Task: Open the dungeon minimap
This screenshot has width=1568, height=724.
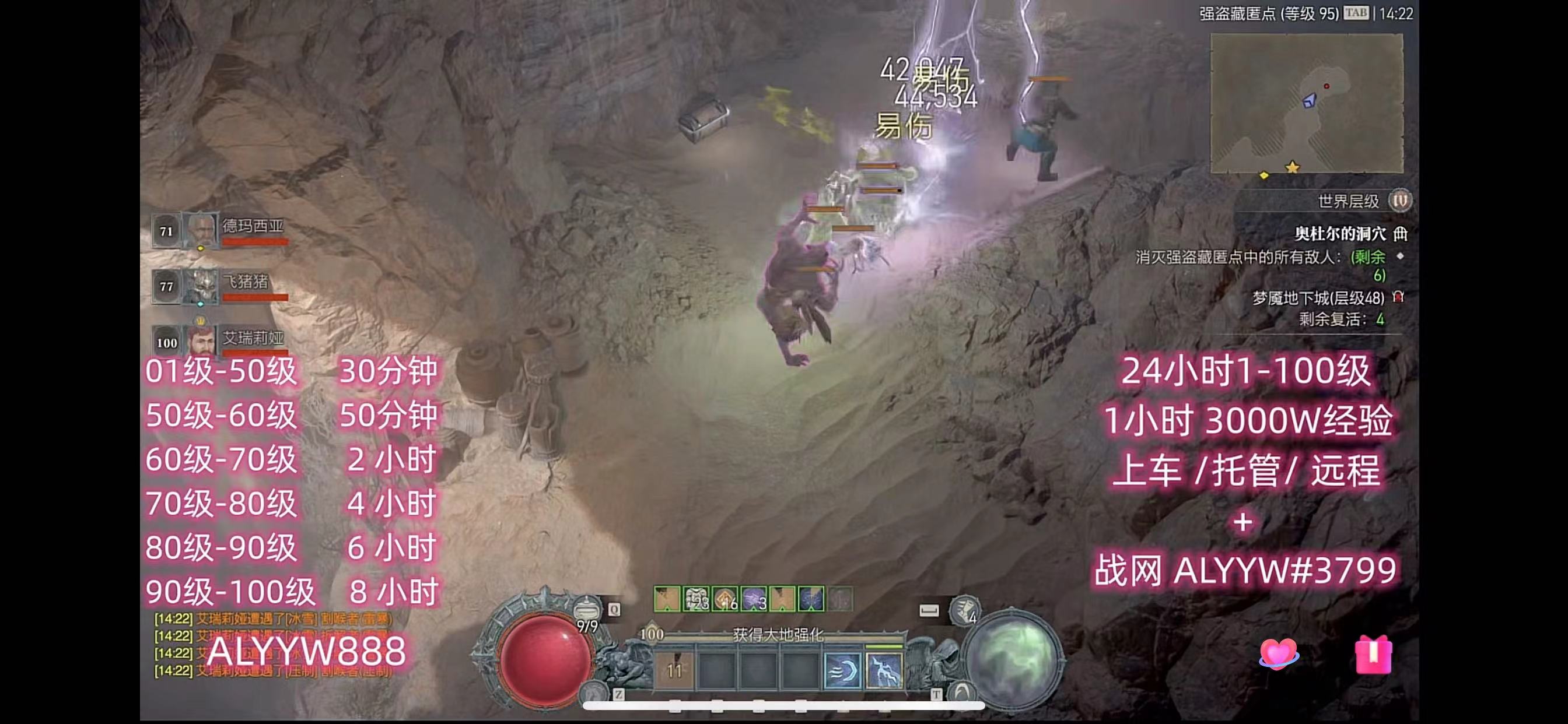Action: coord(1306,103)
